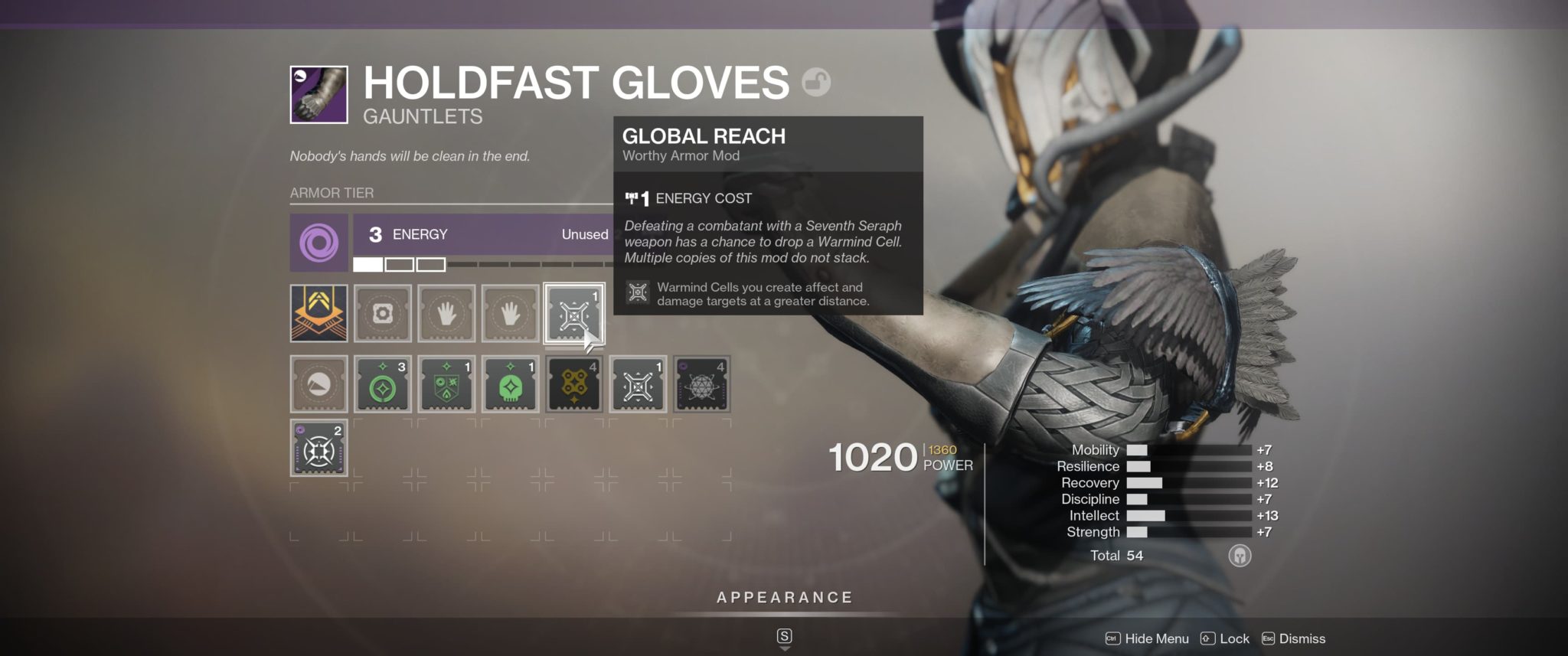Select the orange ornament slot icon

coord(318,314)
